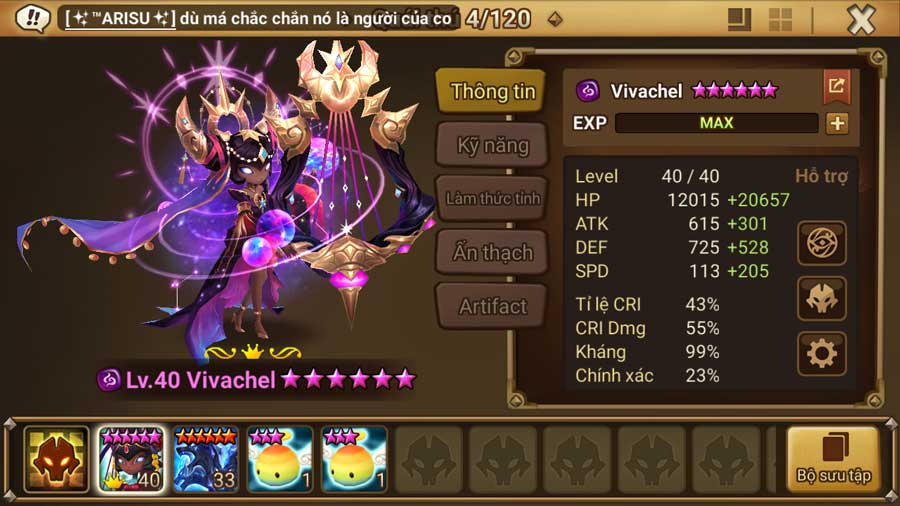Click the plus button next to the EXP bar

[837, 123]
